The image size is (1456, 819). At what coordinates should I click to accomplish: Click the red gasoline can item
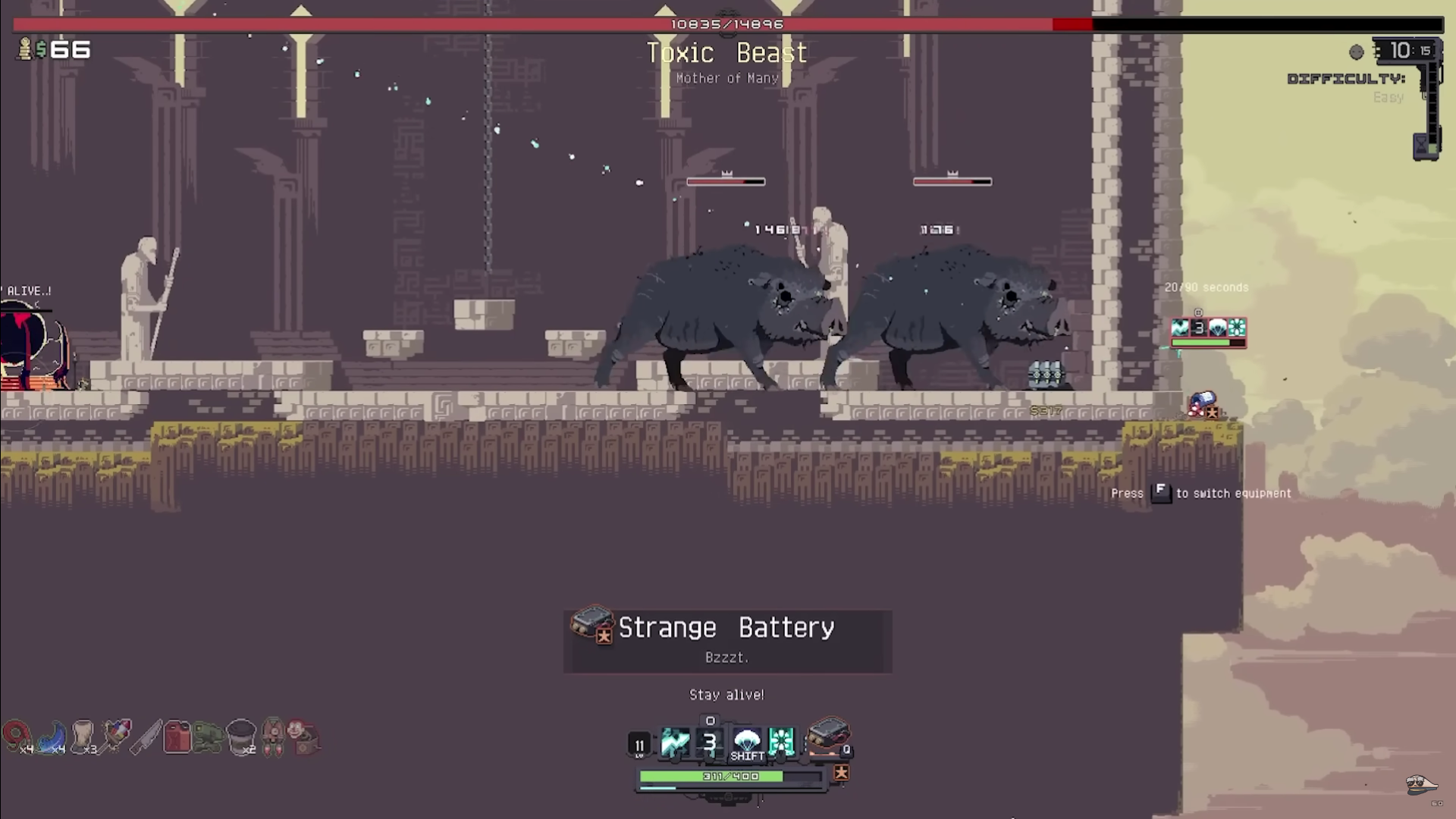[x=177, y=736]
